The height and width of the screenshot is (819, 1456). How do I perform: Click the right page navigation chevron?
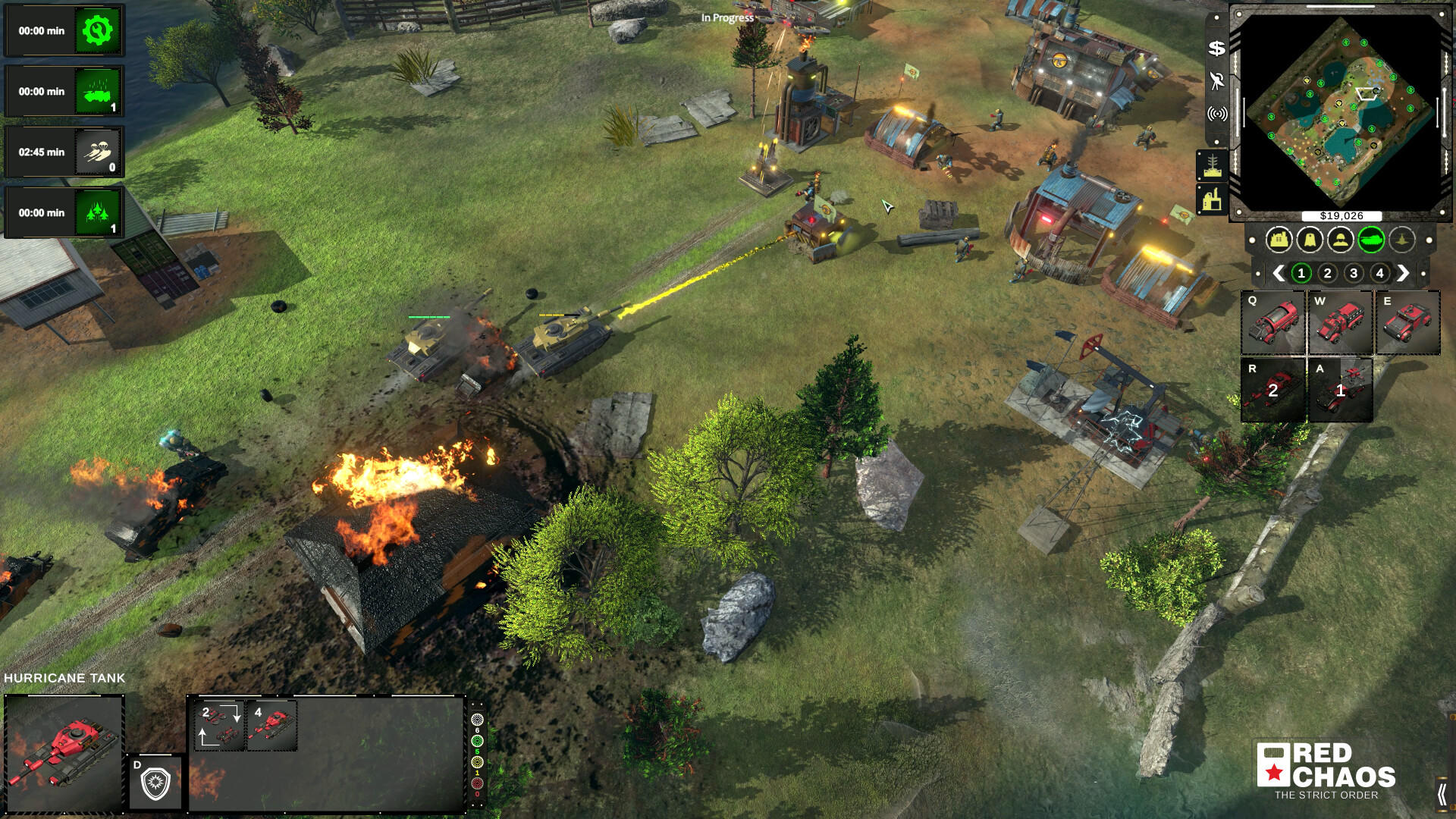coord(1403,272)
